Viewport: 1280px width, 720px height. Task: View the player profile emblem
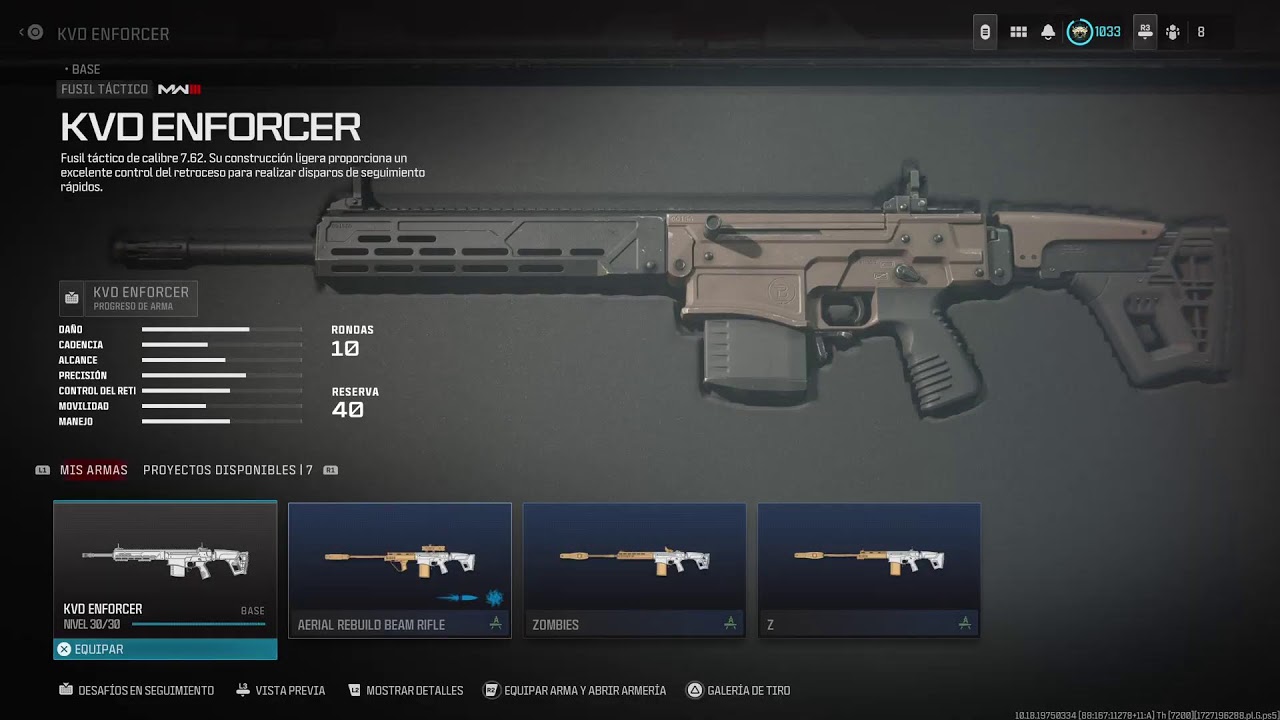click(1080, 32)
